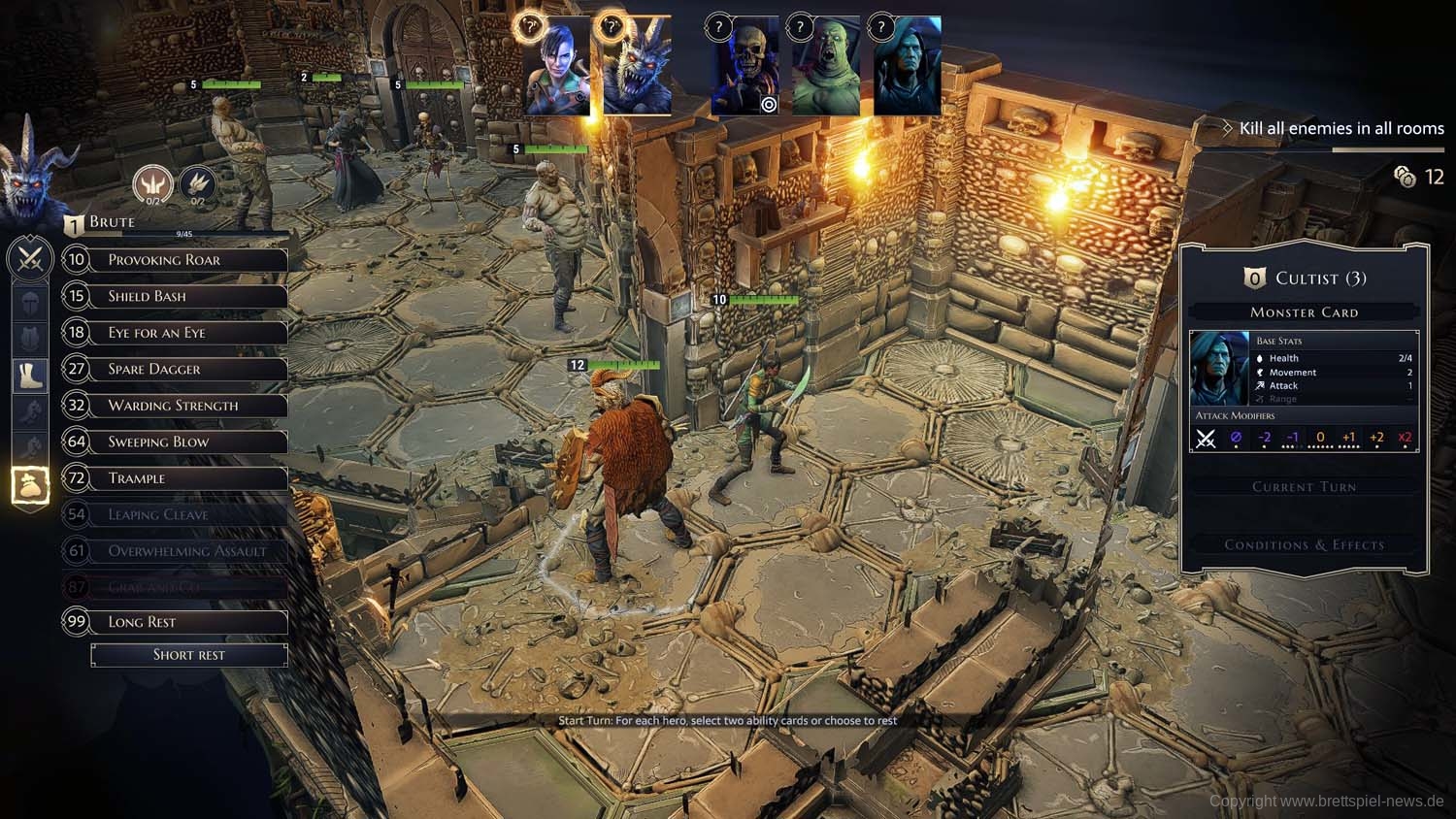Select the horned Brute initiative portrait
1456x819 pixels.
pos(637,68)
